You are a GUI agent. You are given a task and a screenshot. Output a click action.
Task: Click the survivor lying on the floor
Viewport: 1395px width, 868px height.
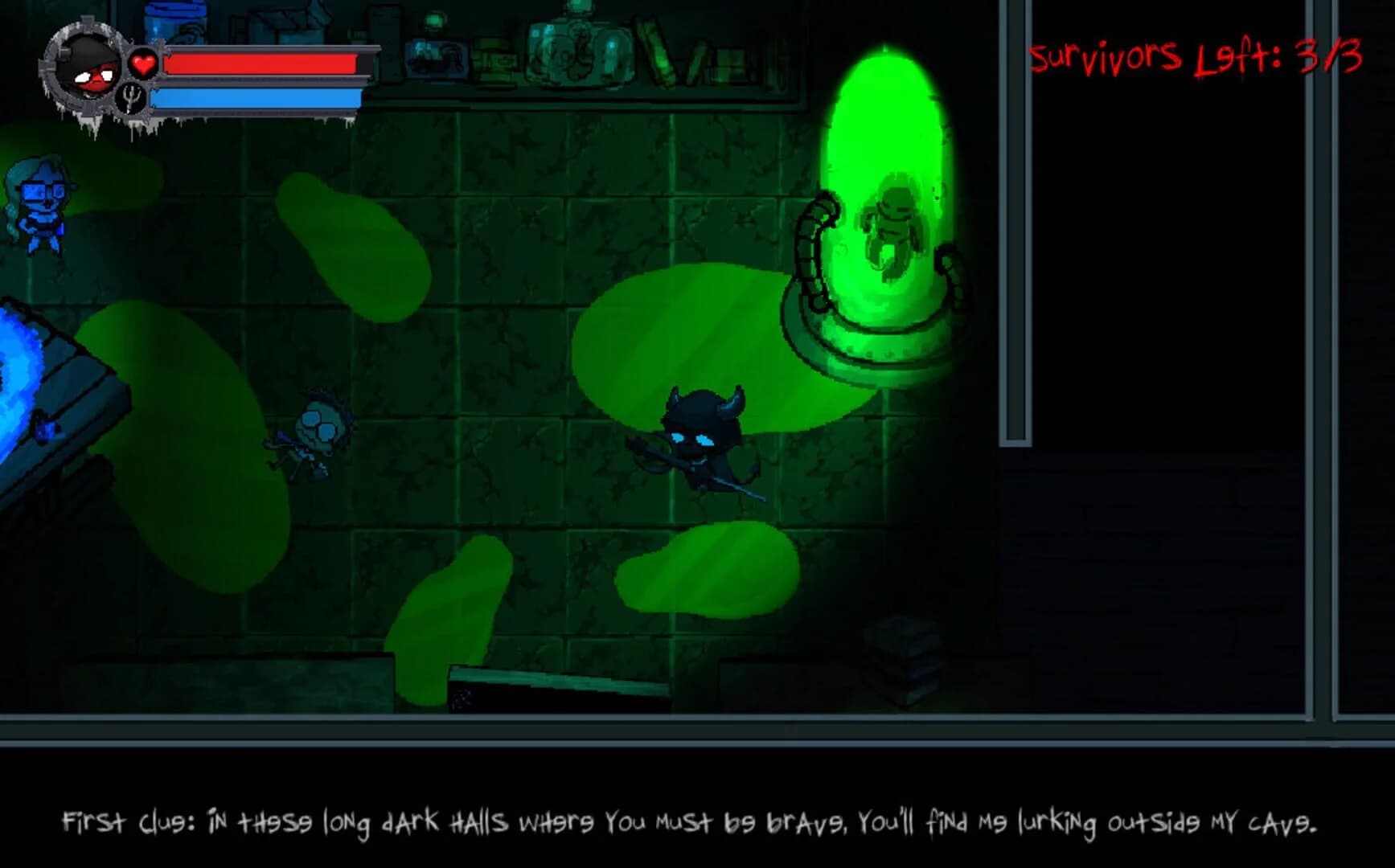314,434
